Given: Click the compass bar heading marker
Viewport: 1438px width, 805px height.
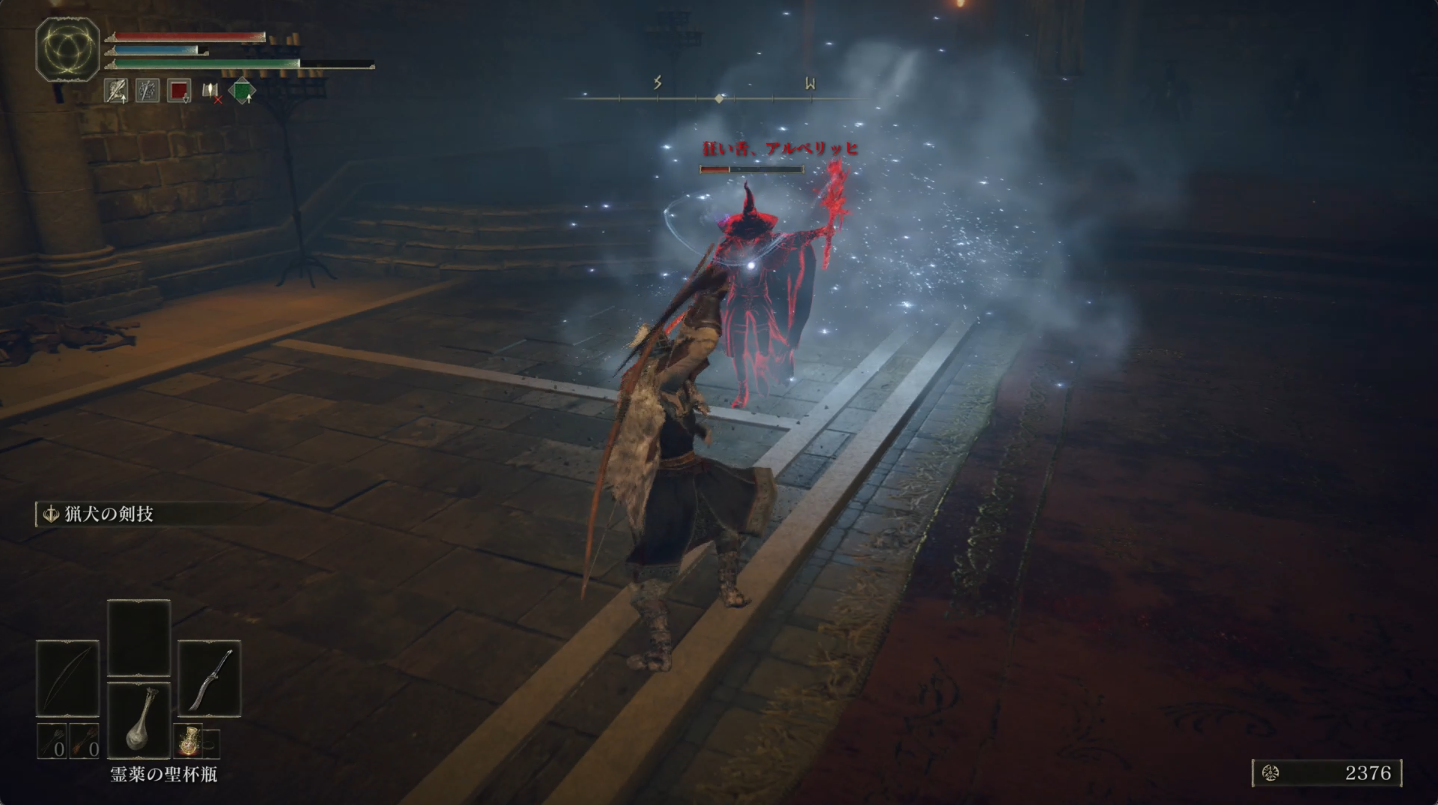Looking at the screenshot, I should point(719,98).
